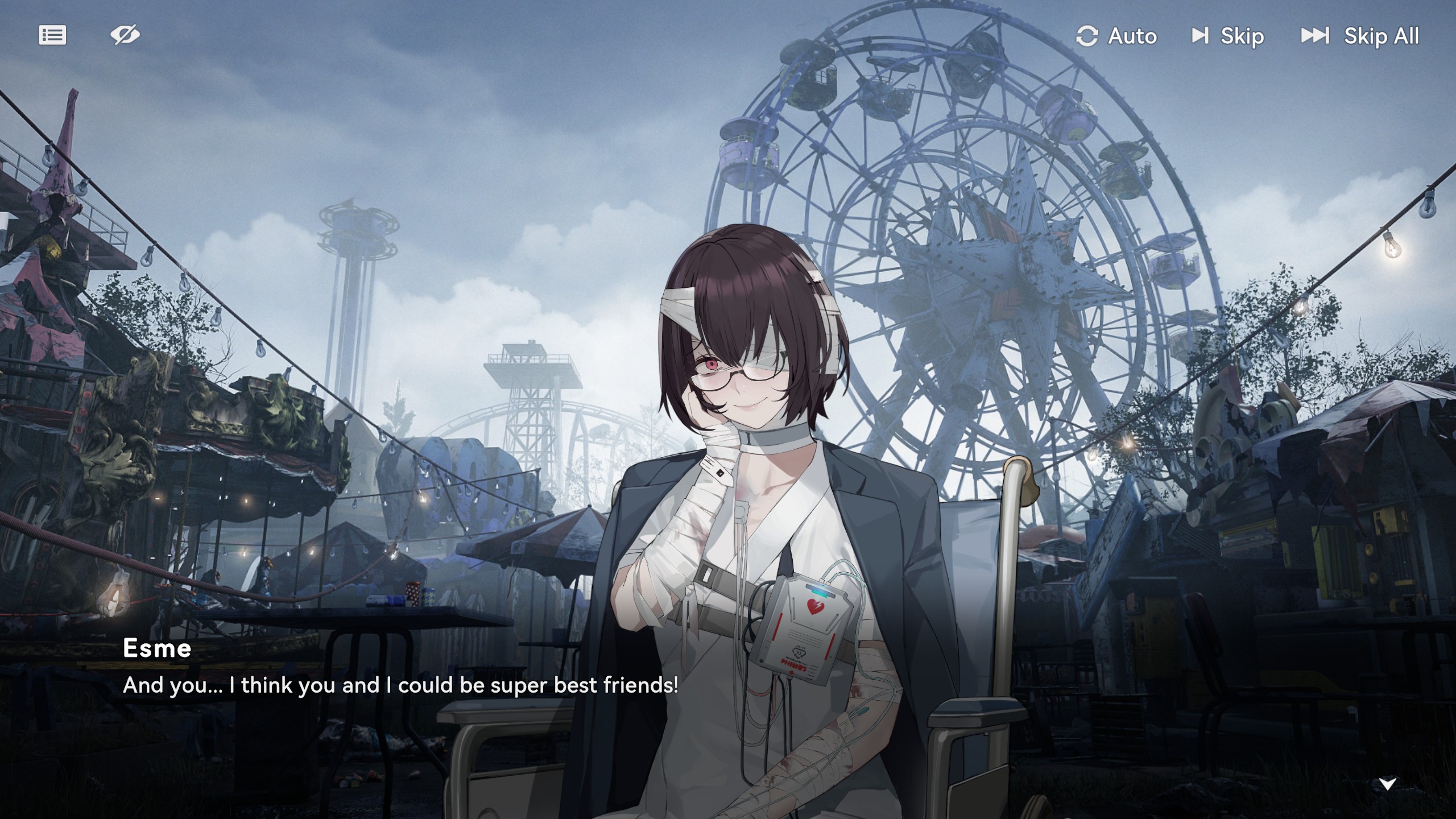The image size is (1456, 819).
Task: Choose Skip All to bypass the scene
Action: click(1360, 36)
